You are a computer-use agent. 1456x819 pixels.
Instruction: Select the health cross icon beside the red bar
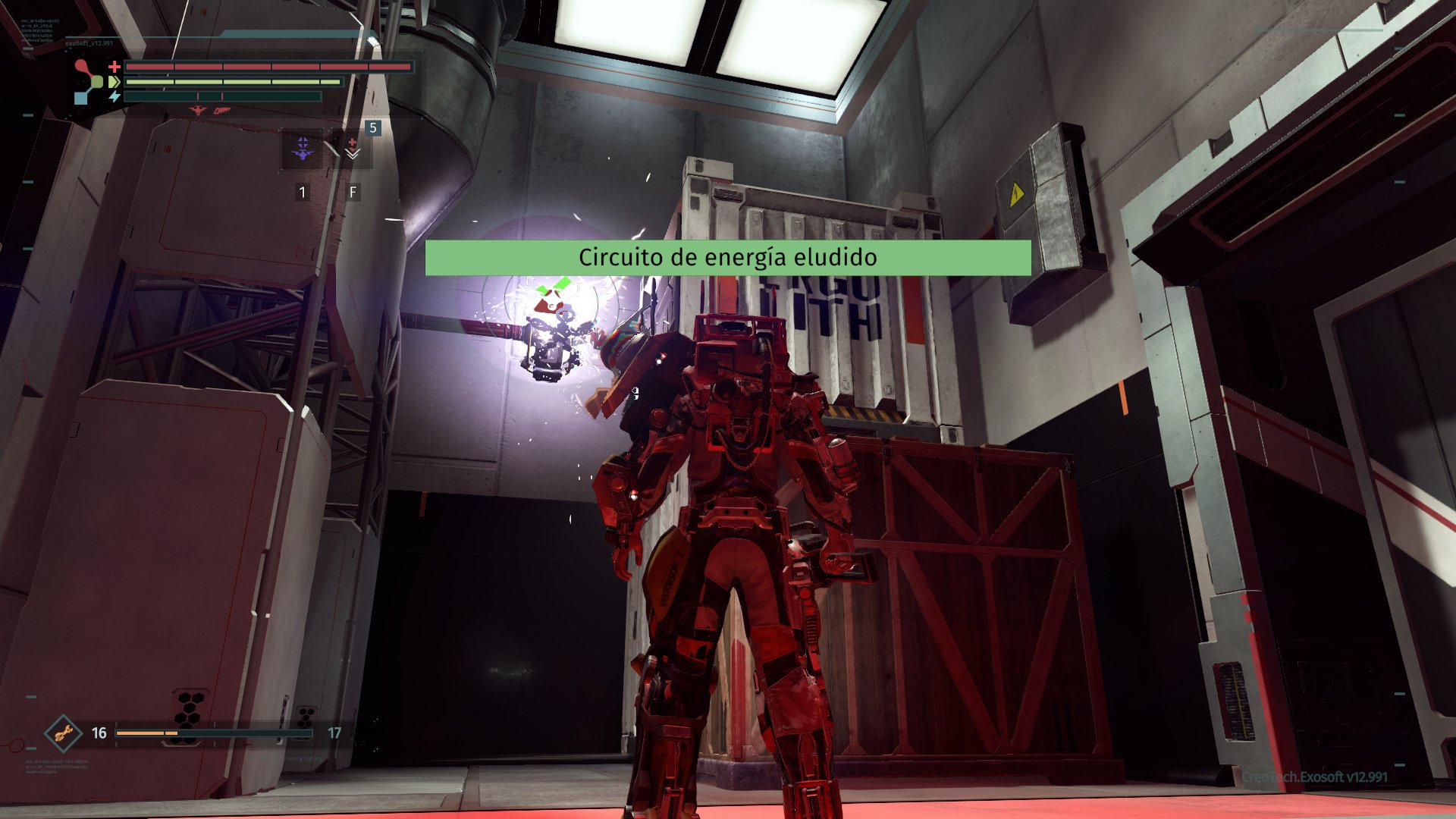click(x=114, y=67)
